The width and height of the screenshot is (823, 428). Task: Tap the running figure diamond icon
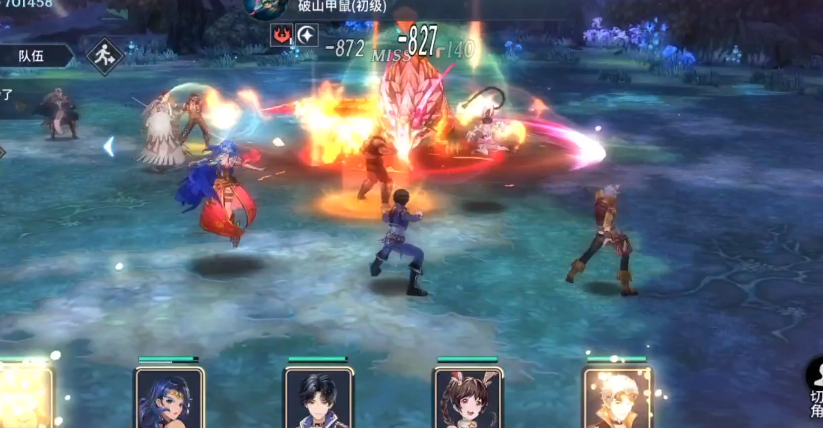(104, 57)
